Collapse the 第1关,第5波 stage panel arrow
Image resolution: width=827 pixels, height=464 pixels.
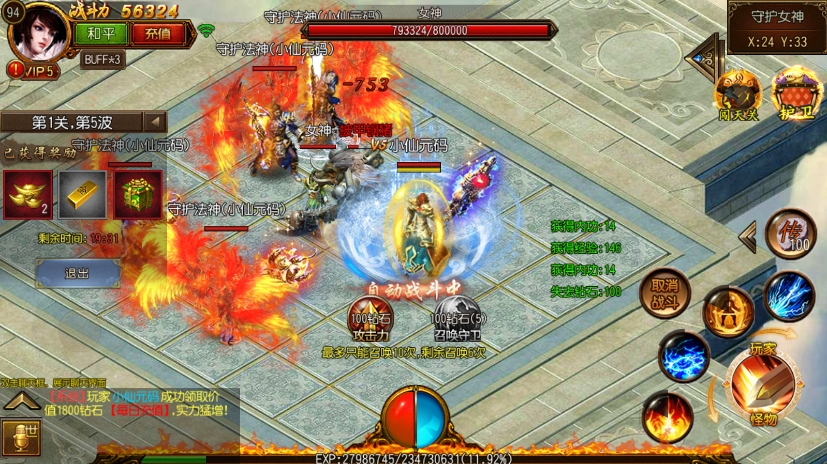click(156, 122)
